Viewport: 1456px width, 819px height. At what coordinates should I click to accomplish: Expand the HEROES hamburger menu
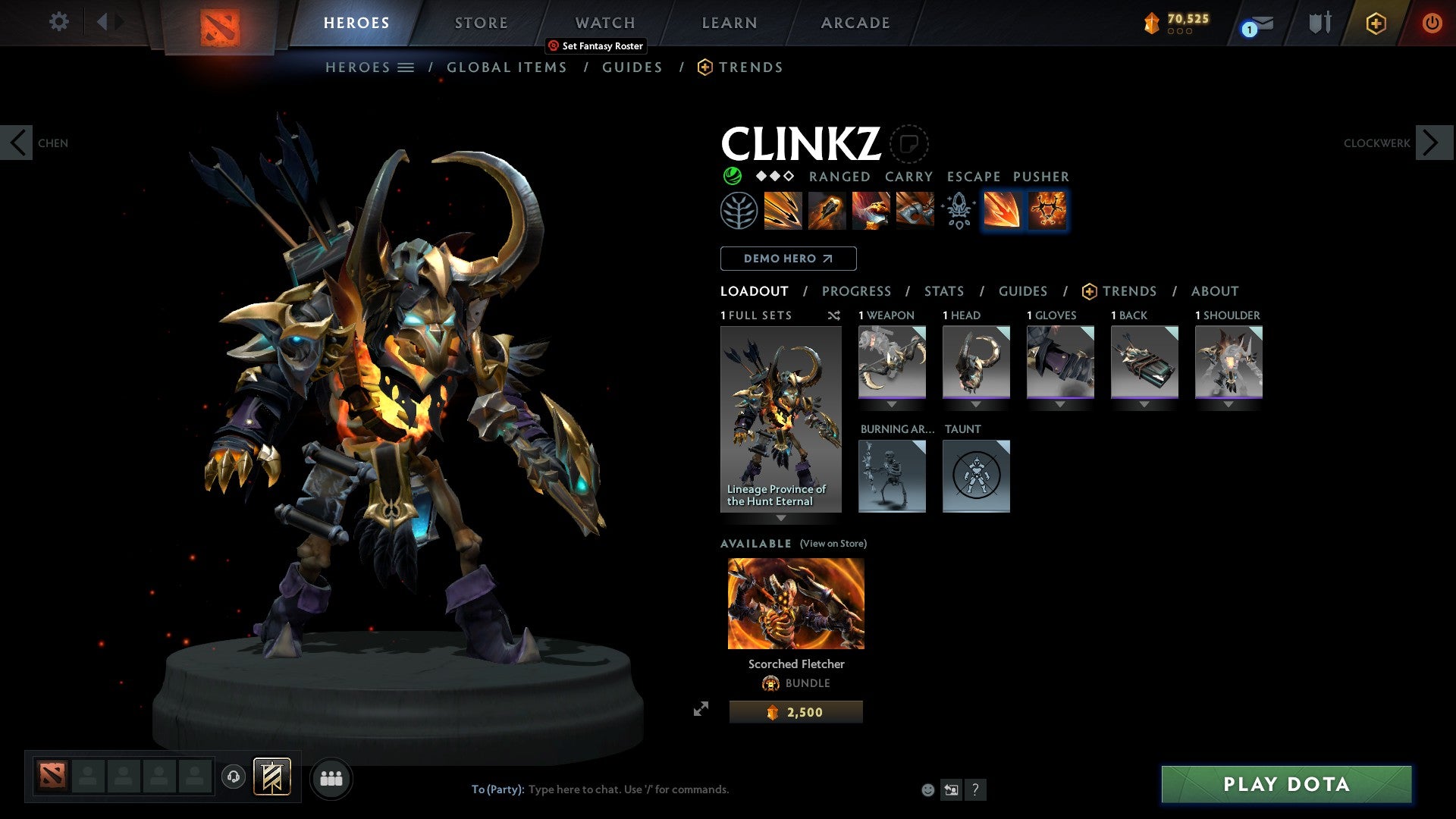tap(406, 67)
